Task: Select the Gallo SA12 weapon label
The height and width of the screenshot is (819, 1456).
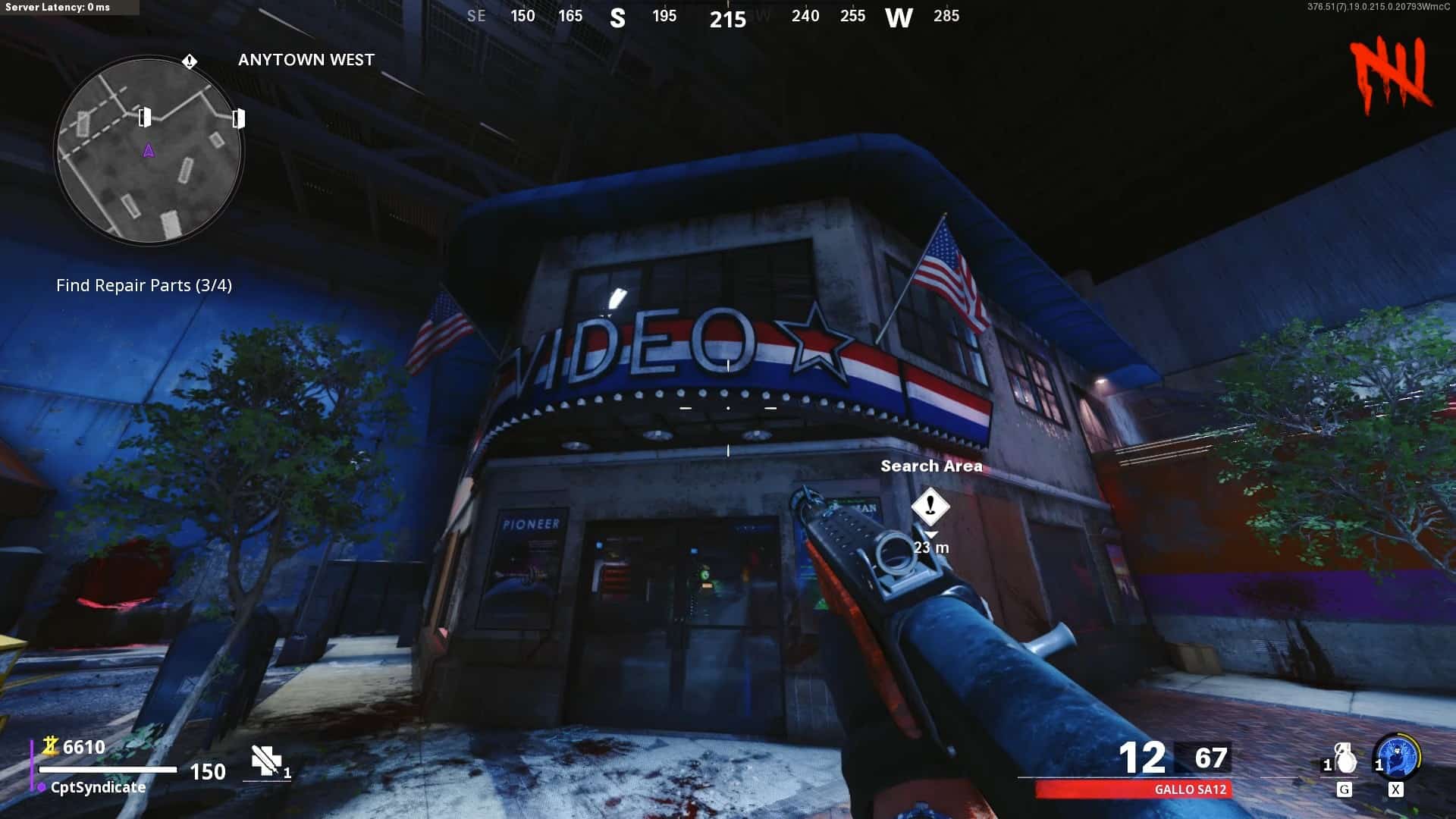Action: [x=1190, y=789]
